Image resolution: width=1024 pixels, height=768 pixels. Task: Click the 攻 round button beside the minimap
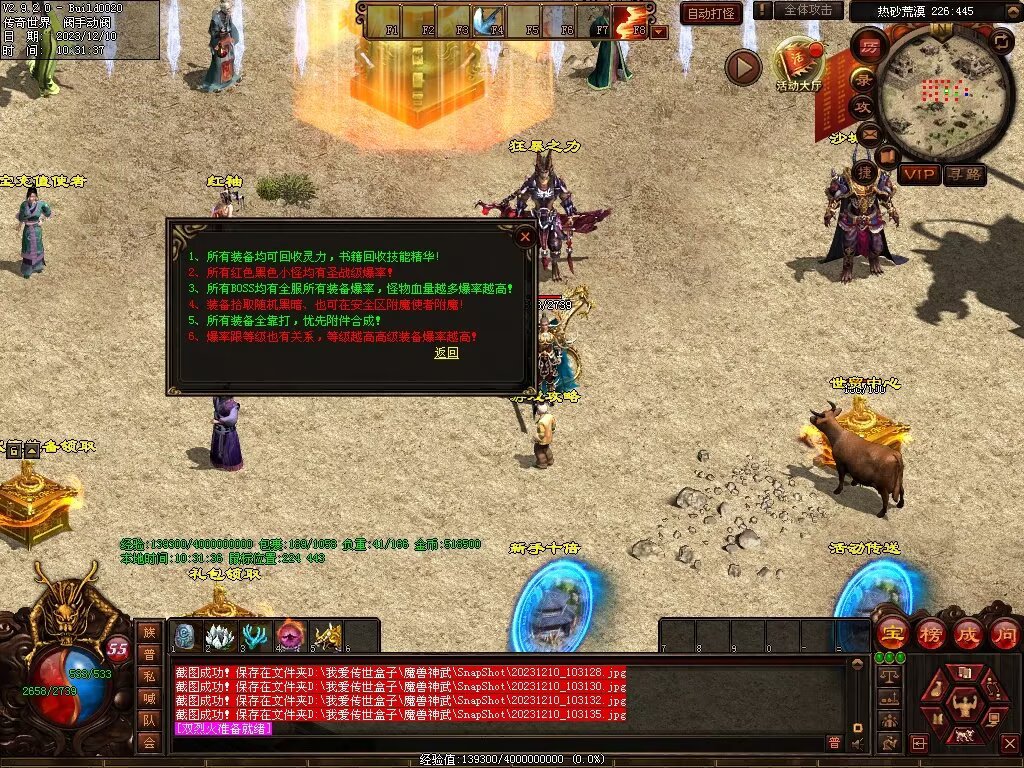coord(862,106)
